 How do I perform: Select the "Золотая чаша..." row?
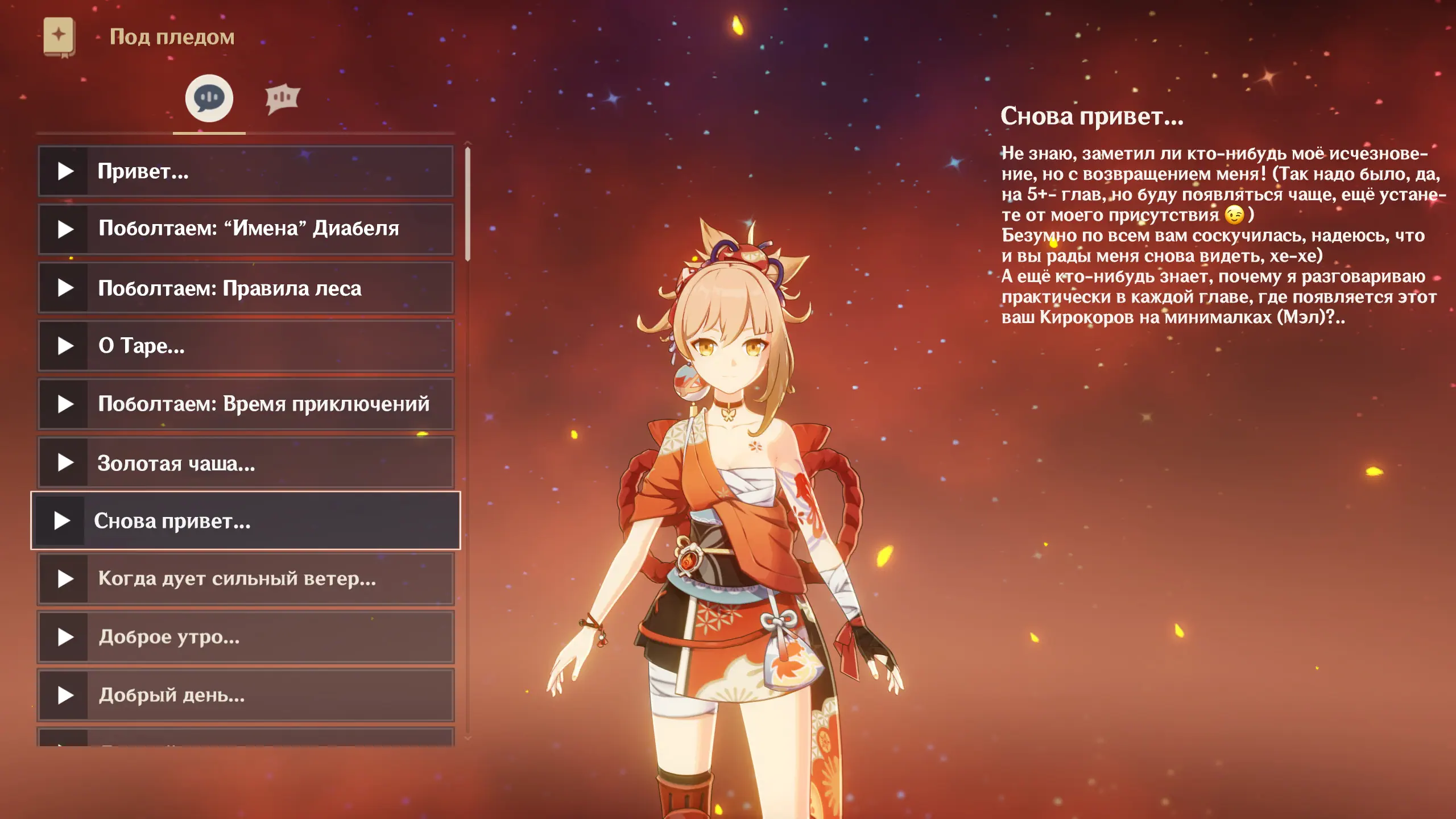[x=246, y=462]
